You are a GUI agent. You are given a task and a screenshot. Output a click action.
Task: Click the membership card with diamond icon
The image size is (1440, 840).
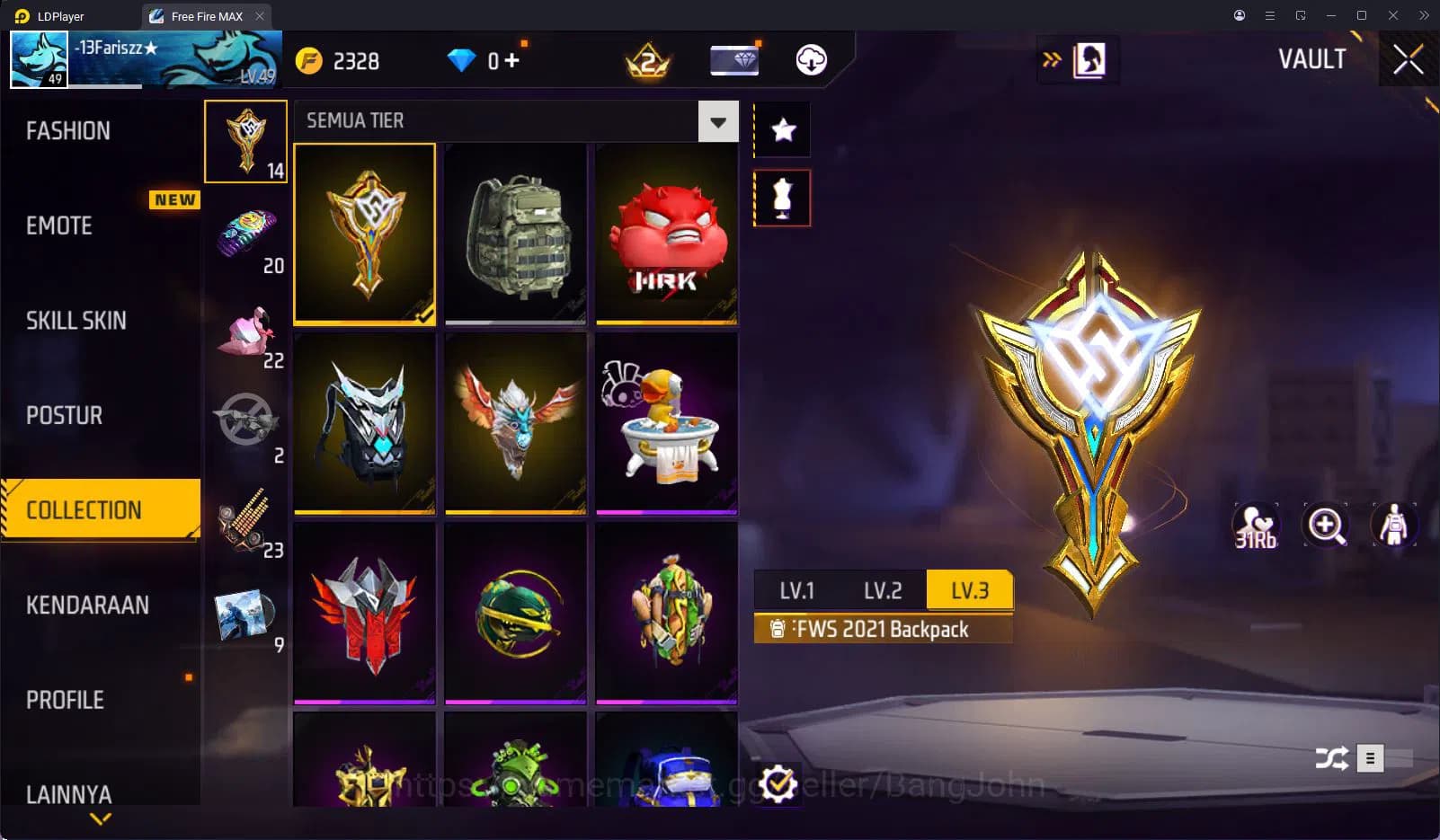[x=734, y=59]
